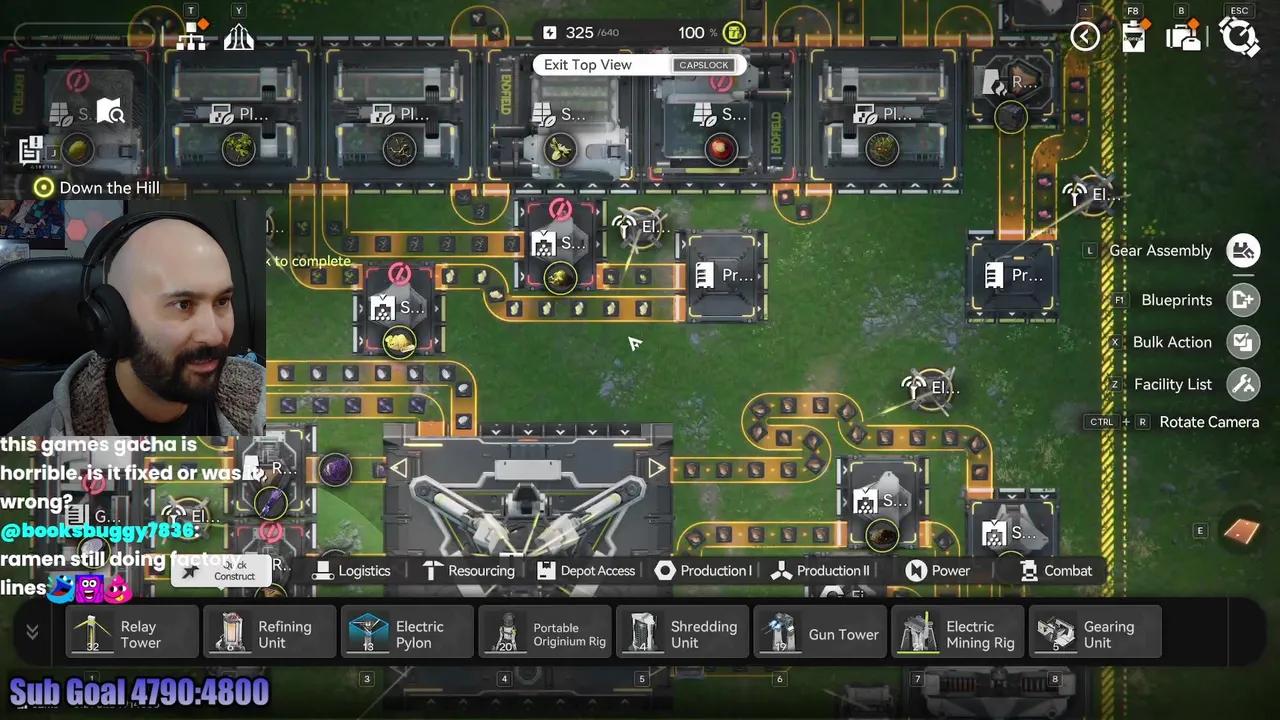Select the Gun Tower build item
Image resolution: width=1280 pixels, height=720 pixels.
click(821, 634)
